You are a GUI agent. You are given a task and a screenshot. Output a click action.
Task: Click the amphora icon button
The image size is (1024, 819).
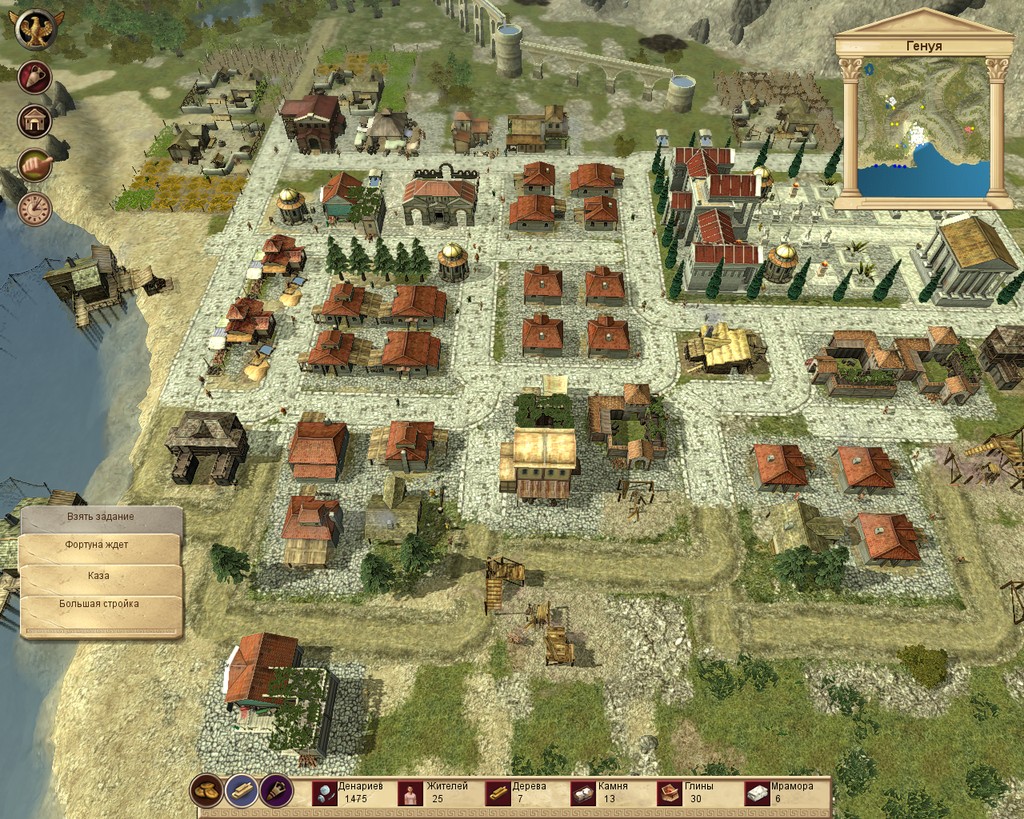coord(35,78)
